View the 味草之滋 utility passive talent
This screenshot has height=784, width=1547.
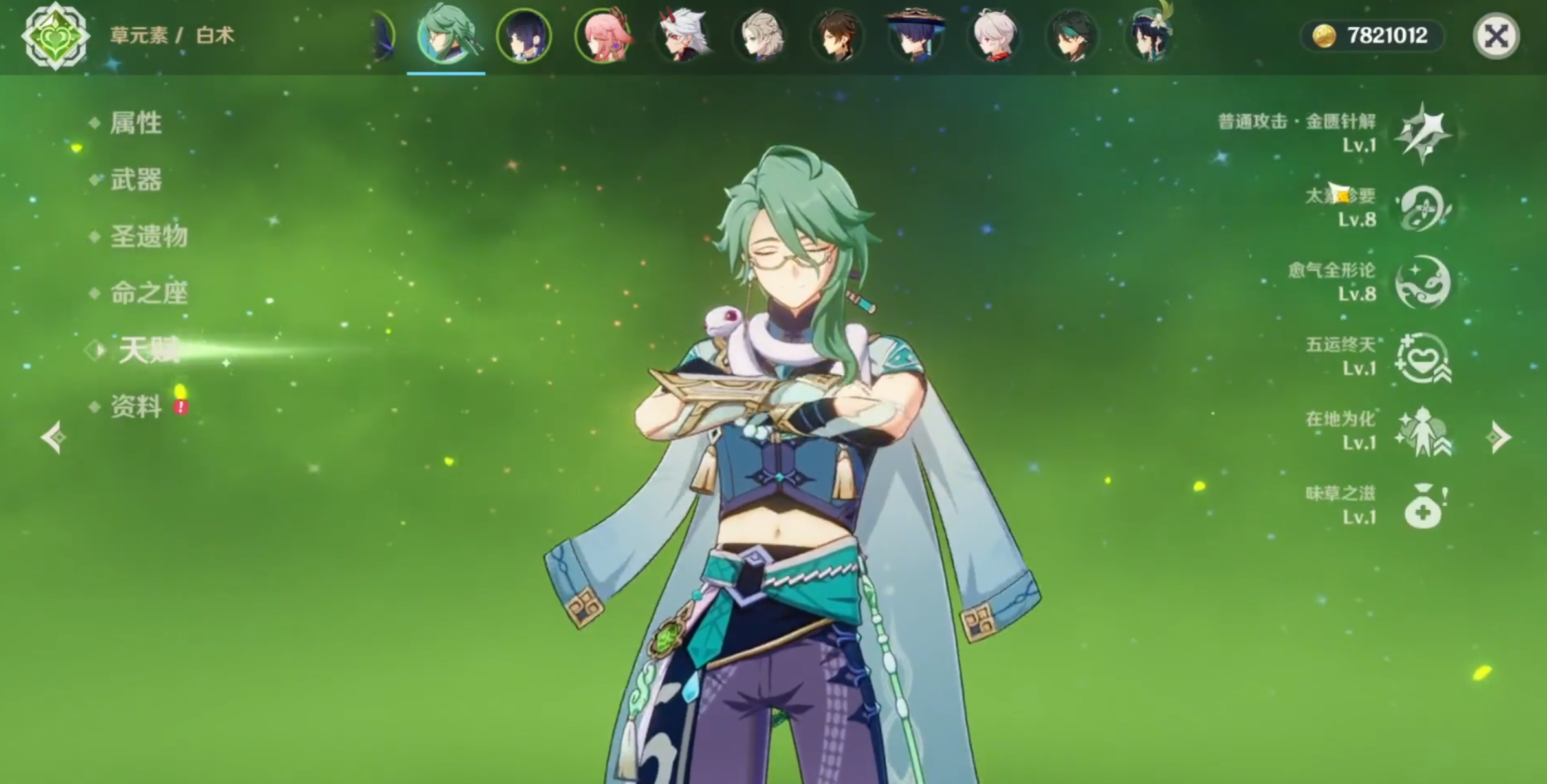1422,506
